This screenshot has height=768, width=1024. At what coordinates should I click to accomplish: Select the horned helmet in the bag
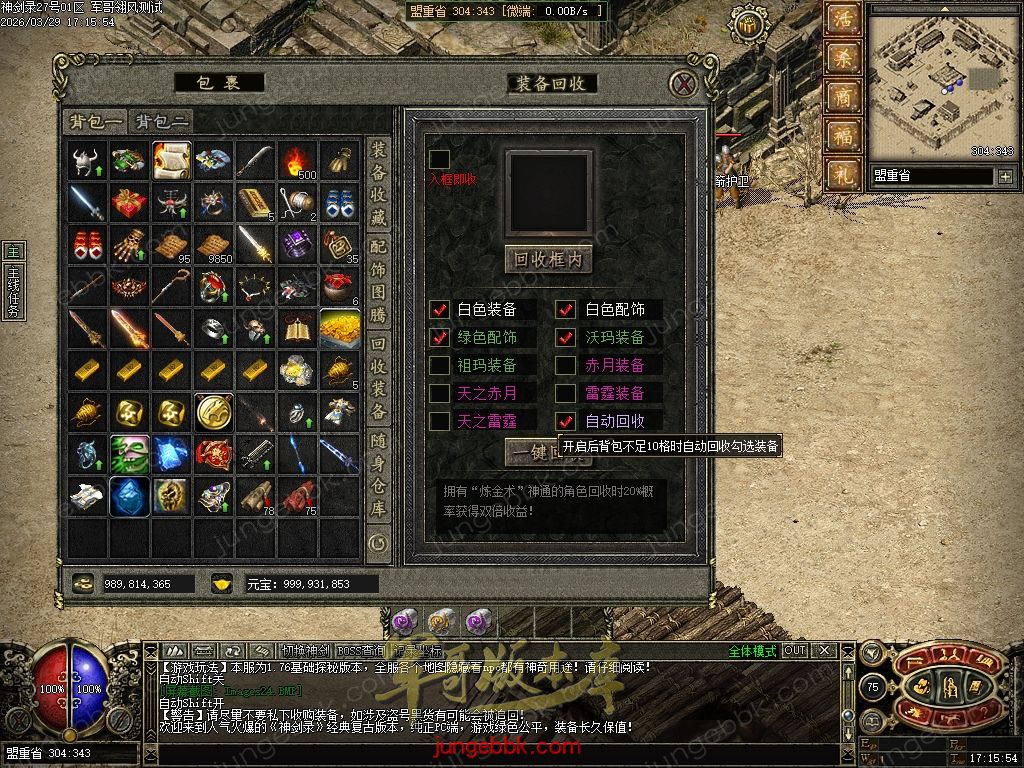(87, 160)
